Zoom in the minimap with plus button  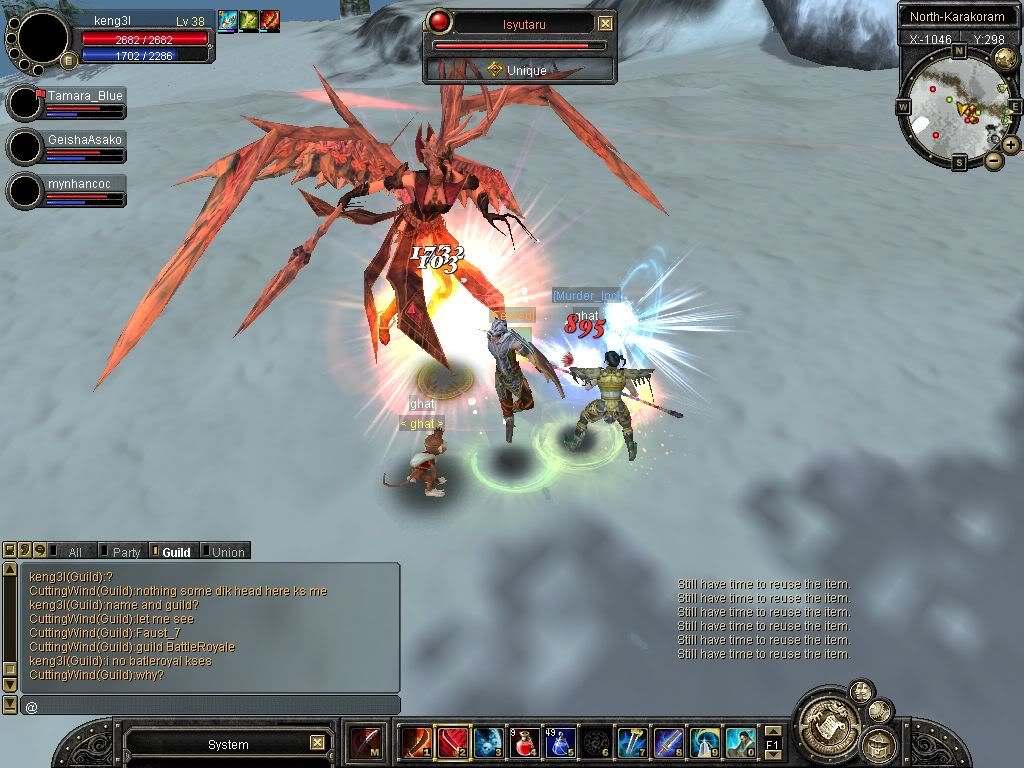click(1011, 145)
